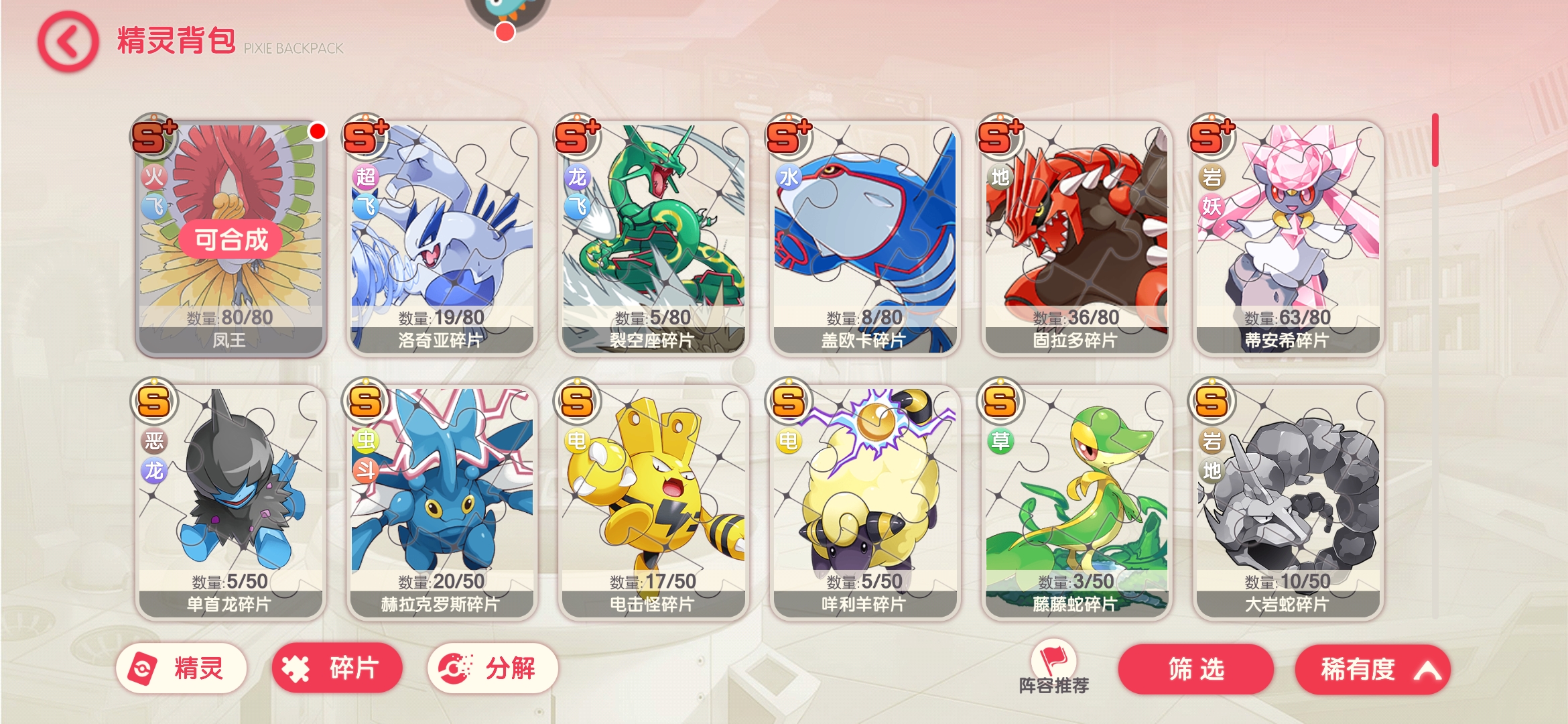The width and height of the screenshot is (1568, 724).
Task: Choose the 赫拉克罗斯碎片 card
Action: (x=442, y=501)
